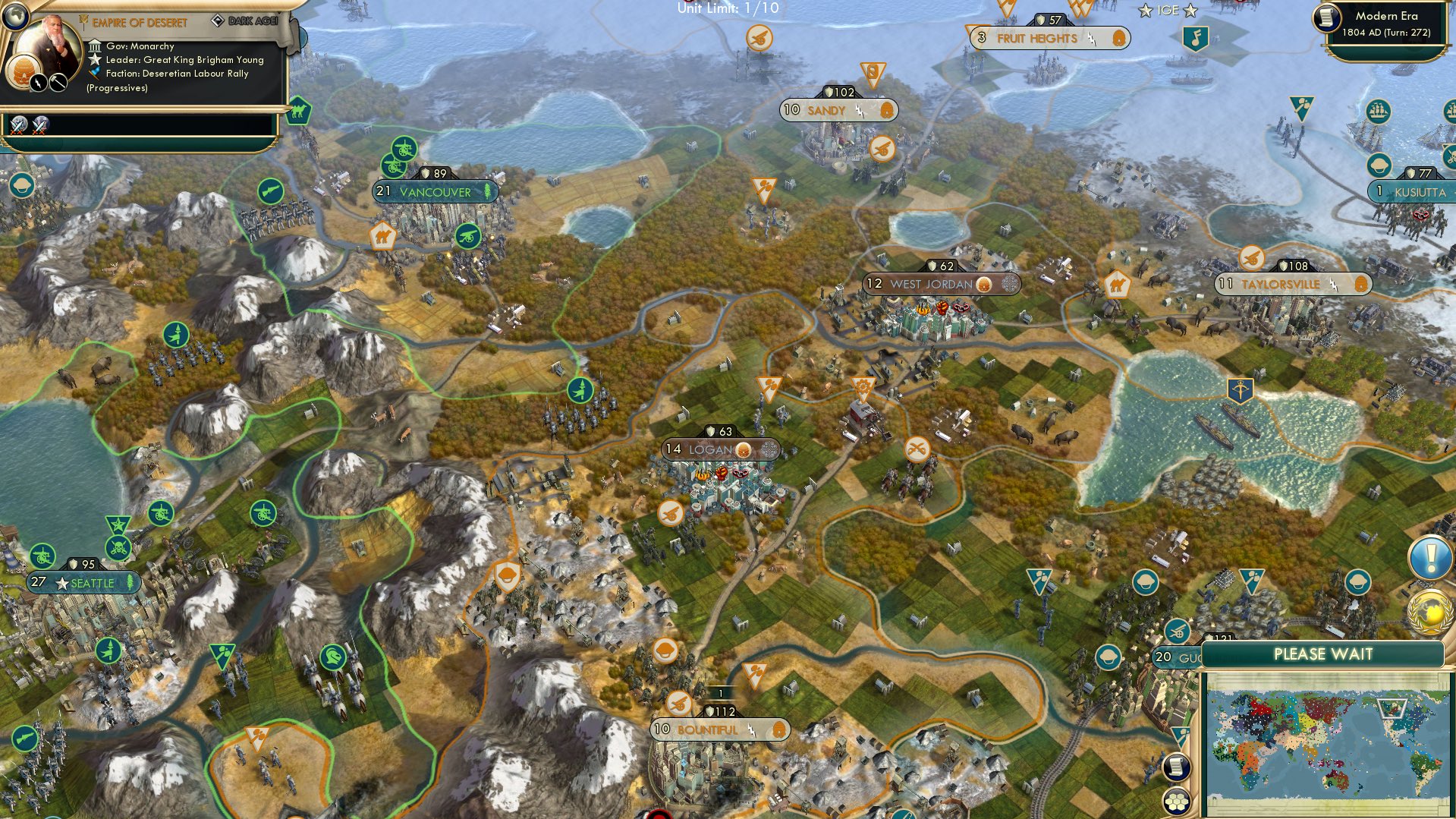Open the IGE in-game editor

coord(1168,11)
